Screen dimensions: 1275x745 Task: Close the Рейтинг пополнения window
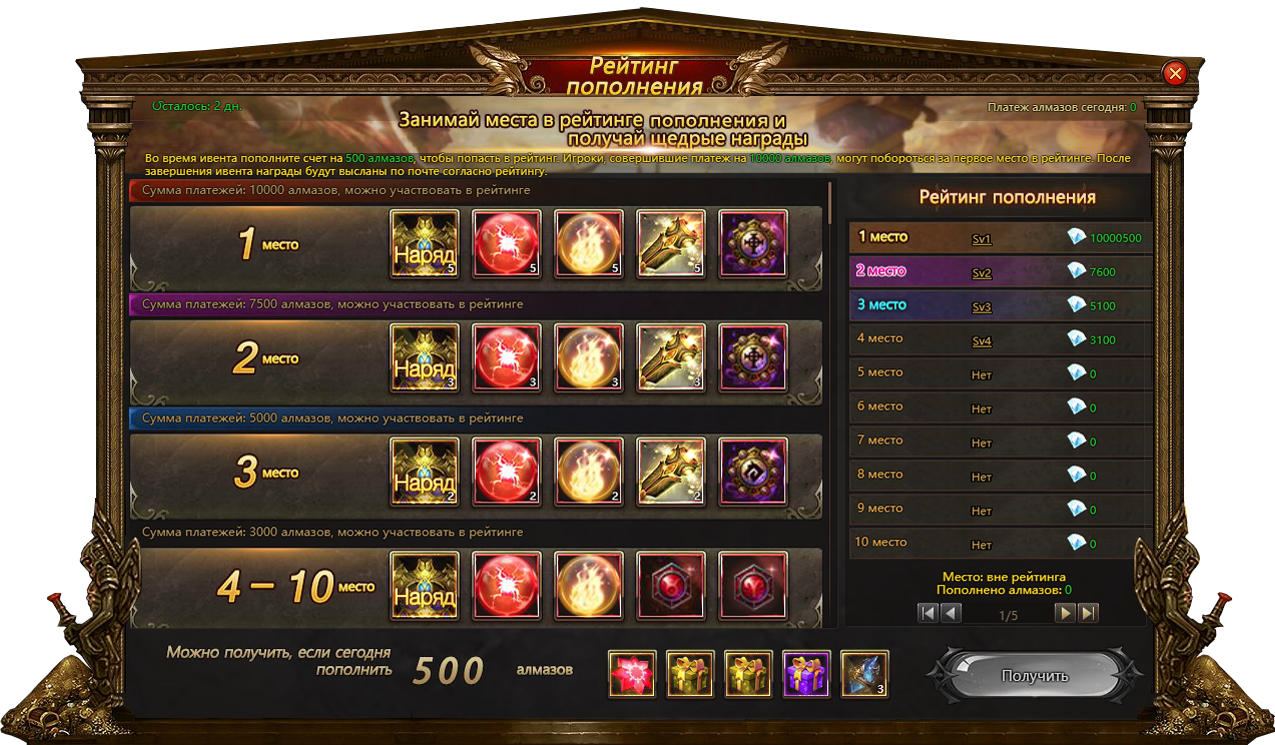[1175, 73]
